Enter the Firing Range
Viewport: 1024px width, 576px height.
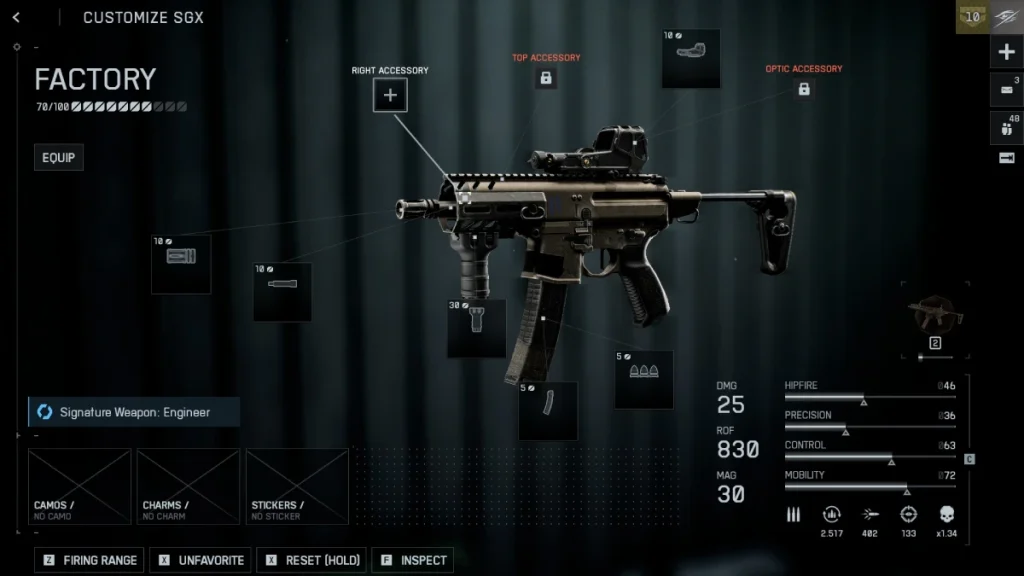pyautogui.click(x=90, y=560)
